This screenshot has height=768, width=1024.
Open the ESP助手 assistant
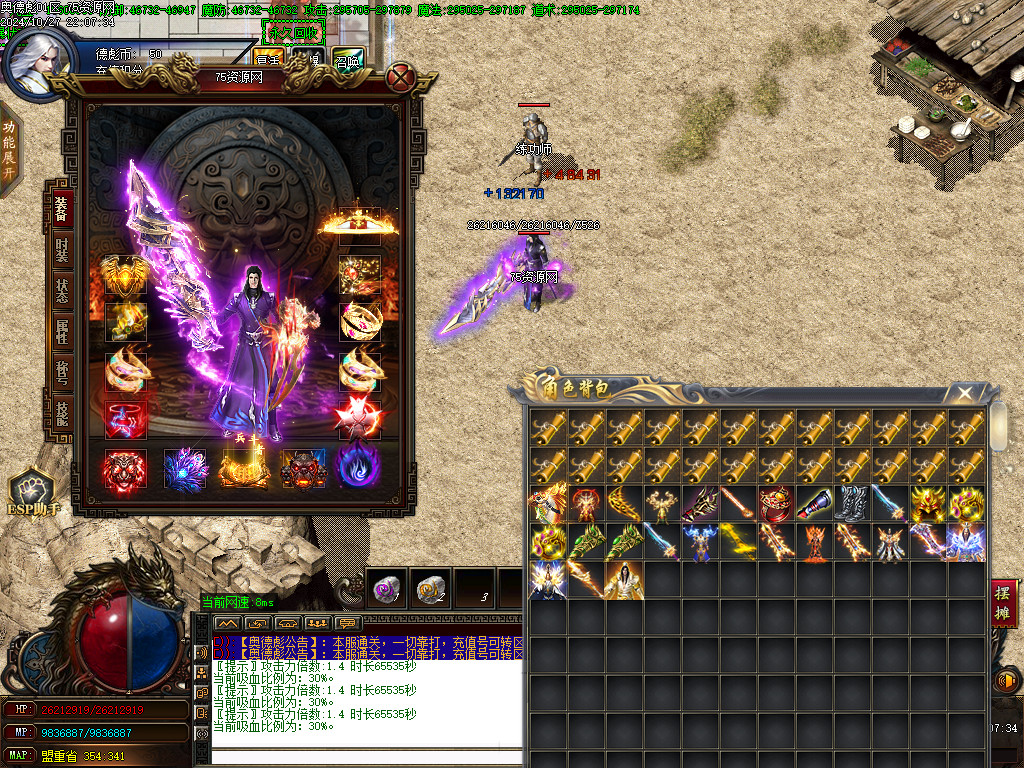31,493
